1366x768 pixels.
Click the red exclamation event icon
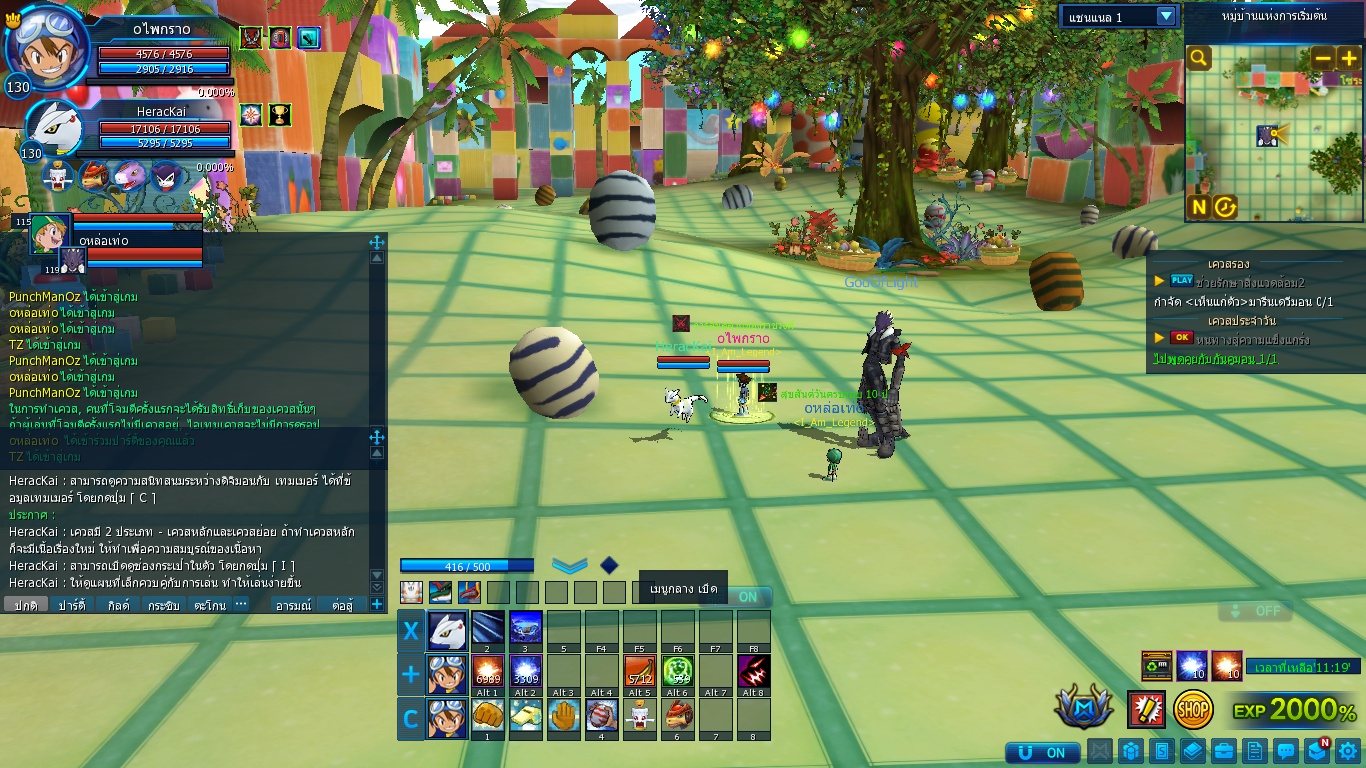tap(1146, 709)
